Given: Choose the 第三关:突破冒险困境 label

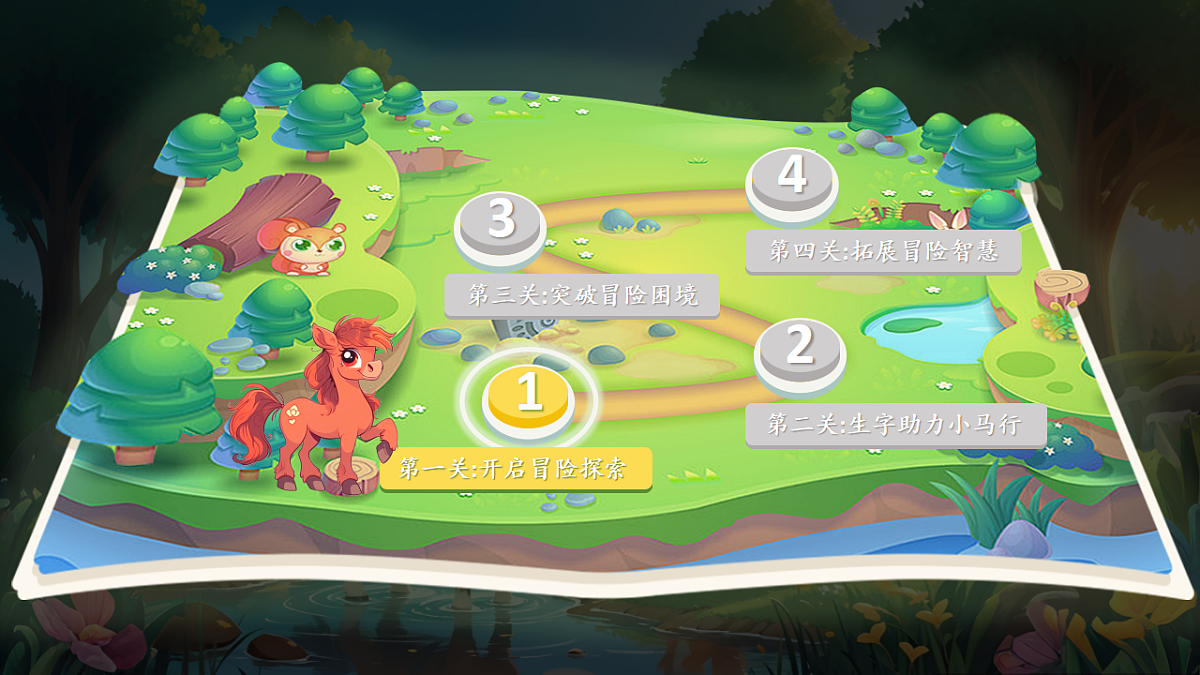Looking at the screenshot, I should click(x=582, y=296).
